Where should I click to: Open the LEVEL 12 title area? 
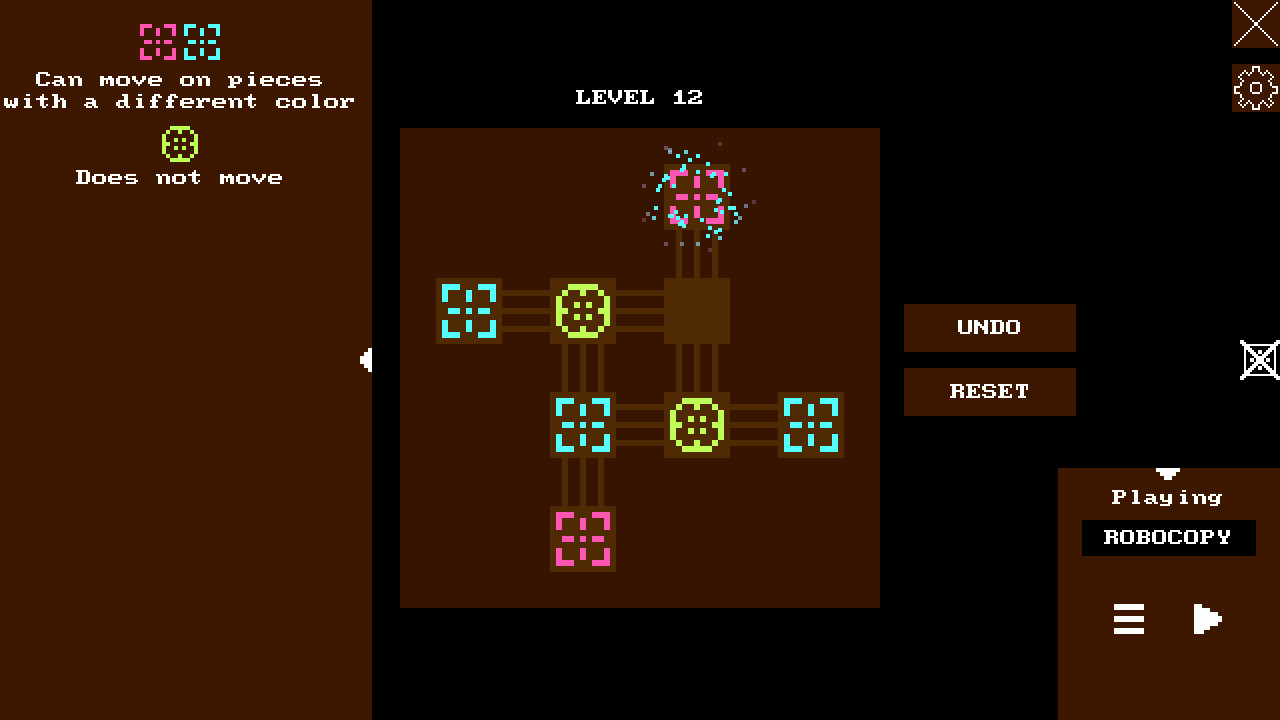639,97
